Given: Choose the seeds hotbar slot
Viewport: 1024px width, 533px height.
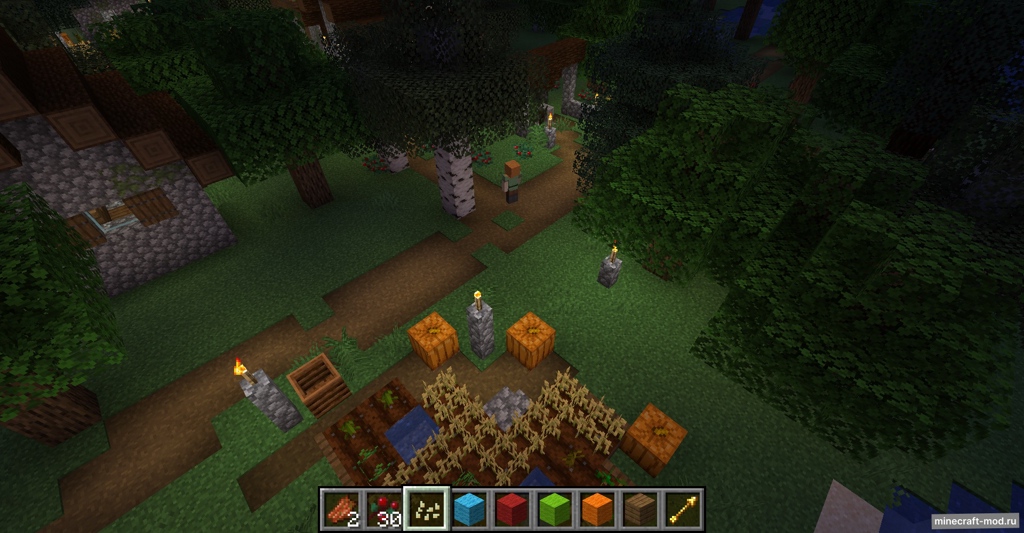Looking at the screenshot, I should 426,510.
